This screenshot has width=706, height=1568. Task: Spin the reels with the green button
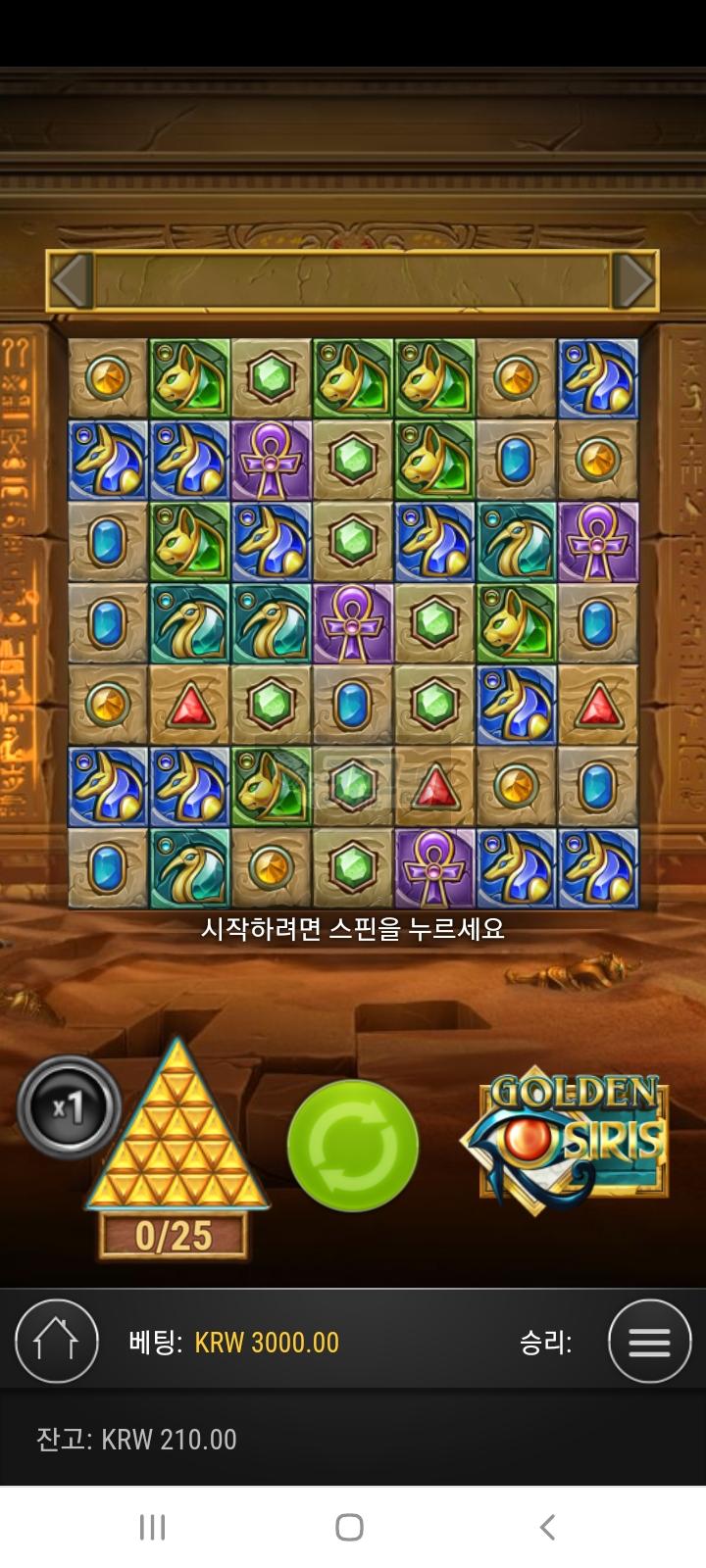[353, 1146]
